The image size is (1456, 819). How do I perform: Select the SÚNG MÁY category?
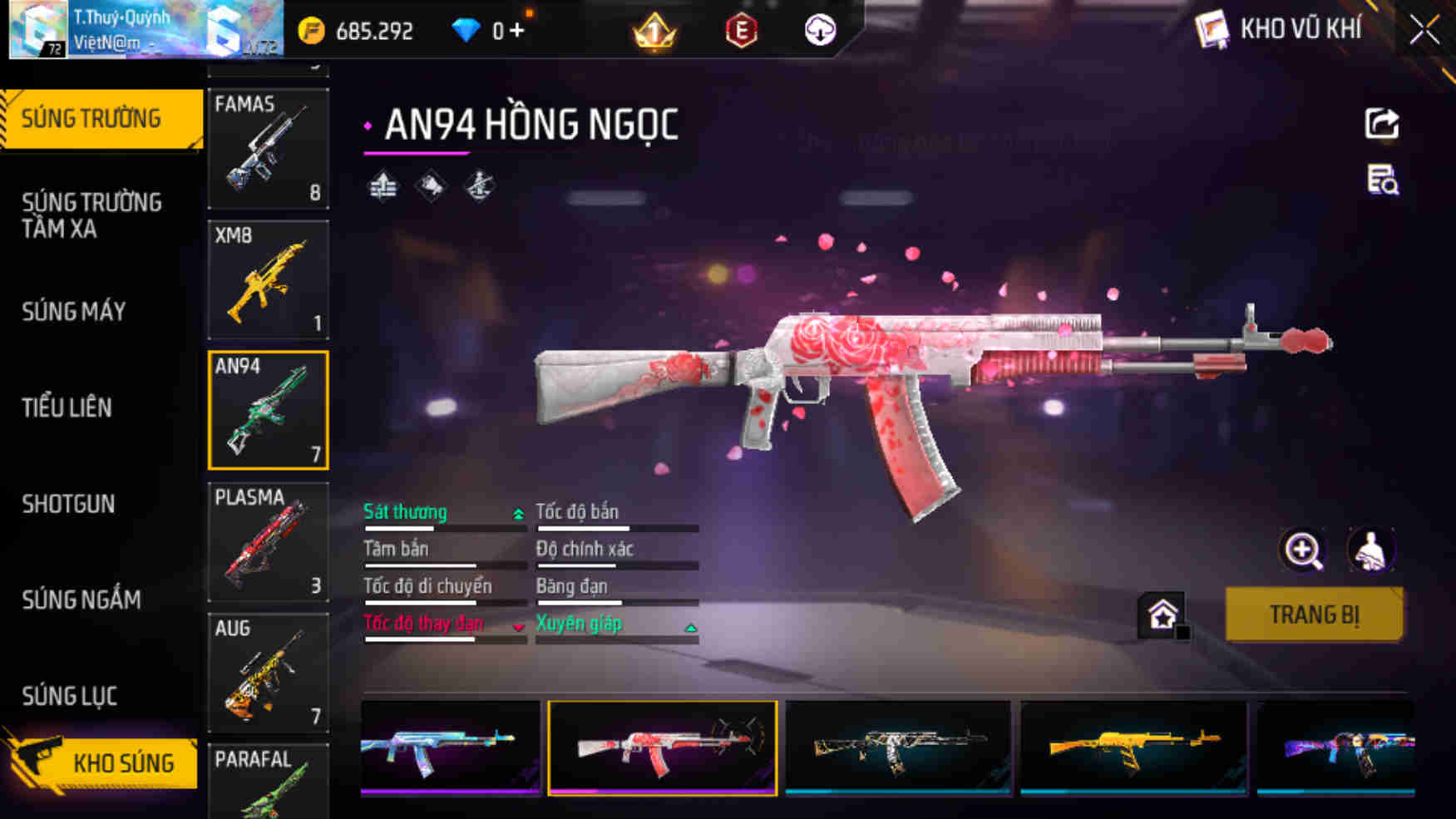tap(74, 312)
